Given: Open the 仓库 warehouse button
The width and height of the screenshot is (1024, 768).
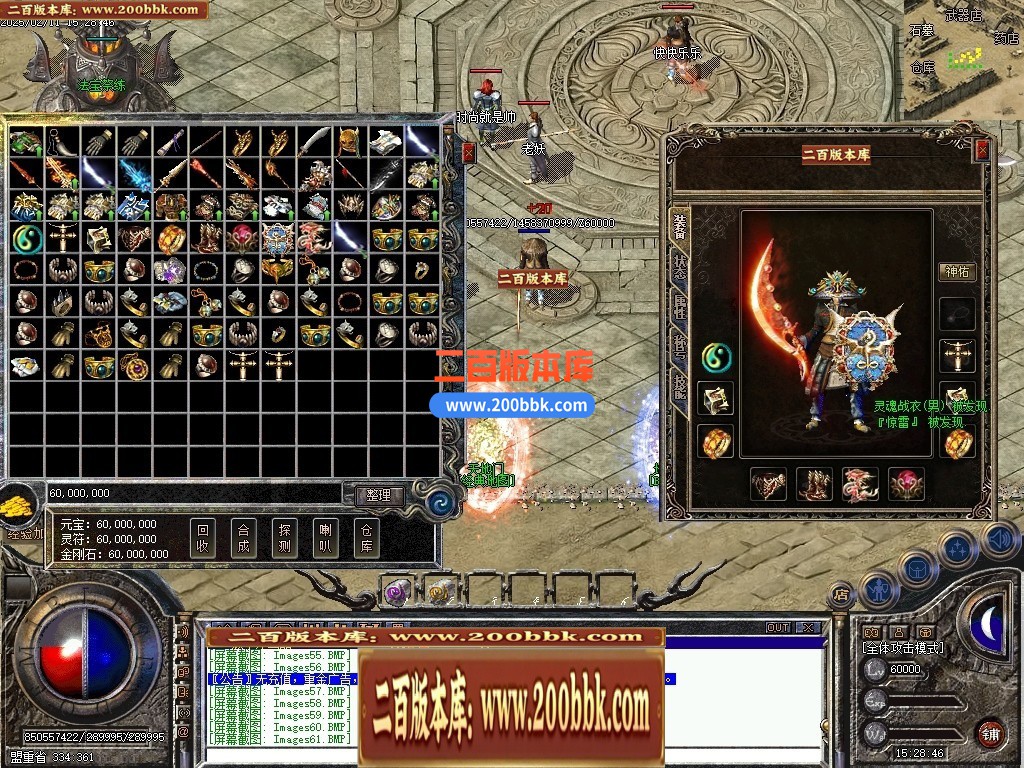Looking at the screenshot, I should tap(366, 538).
